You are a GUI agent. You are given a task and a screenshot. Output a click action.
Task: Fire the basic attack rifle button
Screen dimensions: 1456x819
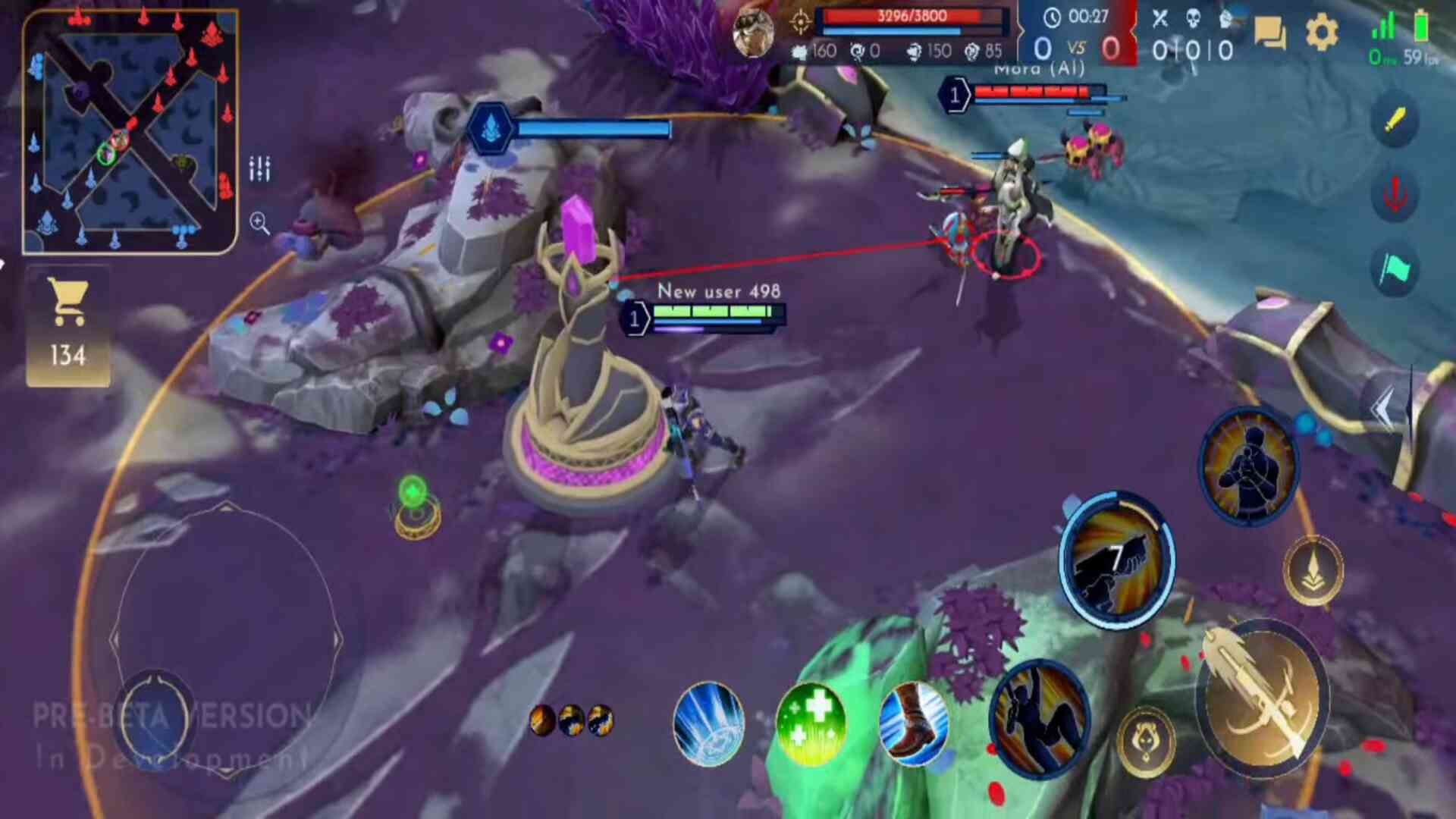coord(1263,698)
